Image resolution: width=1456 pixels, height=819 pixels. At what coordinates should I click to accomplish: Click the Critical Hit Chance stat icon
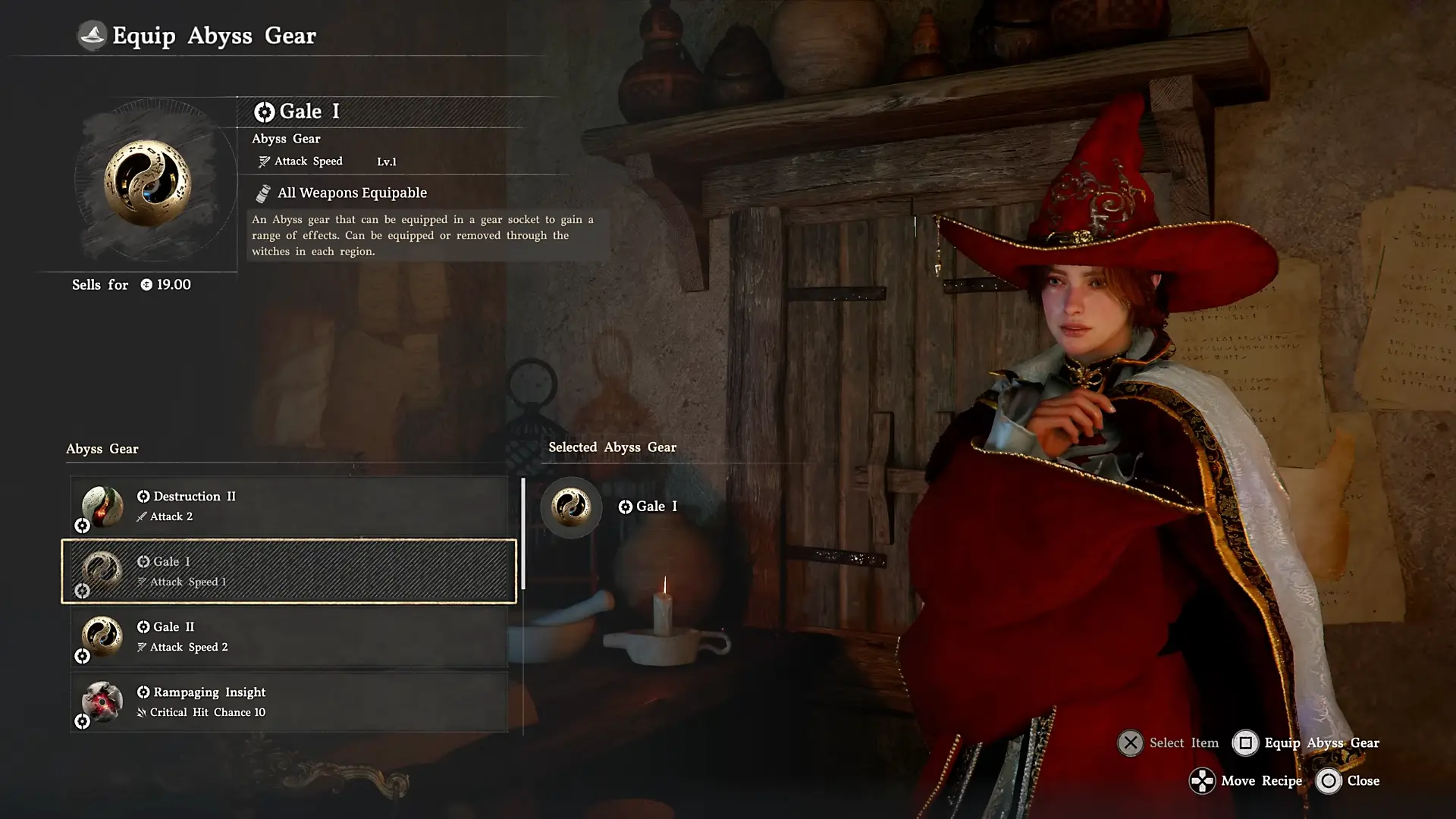pos(141,712)
